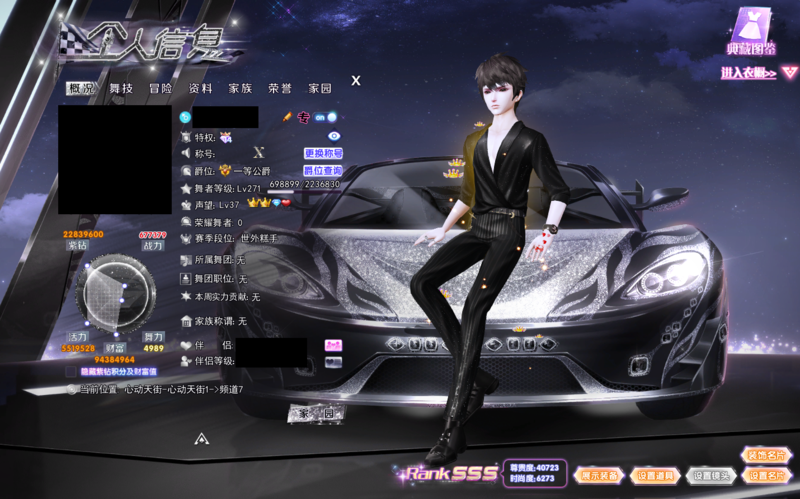
Task: Open the 爵位查询 rank lookup
Action: tap(323, 171)
